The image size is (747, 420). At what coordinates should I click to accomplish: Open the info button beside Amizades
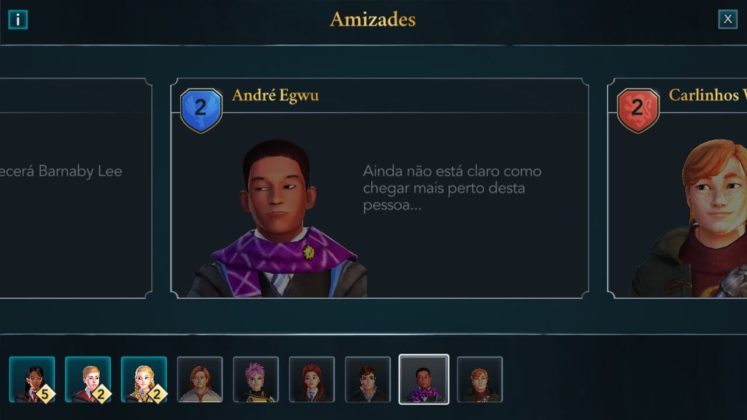[18, 19]
